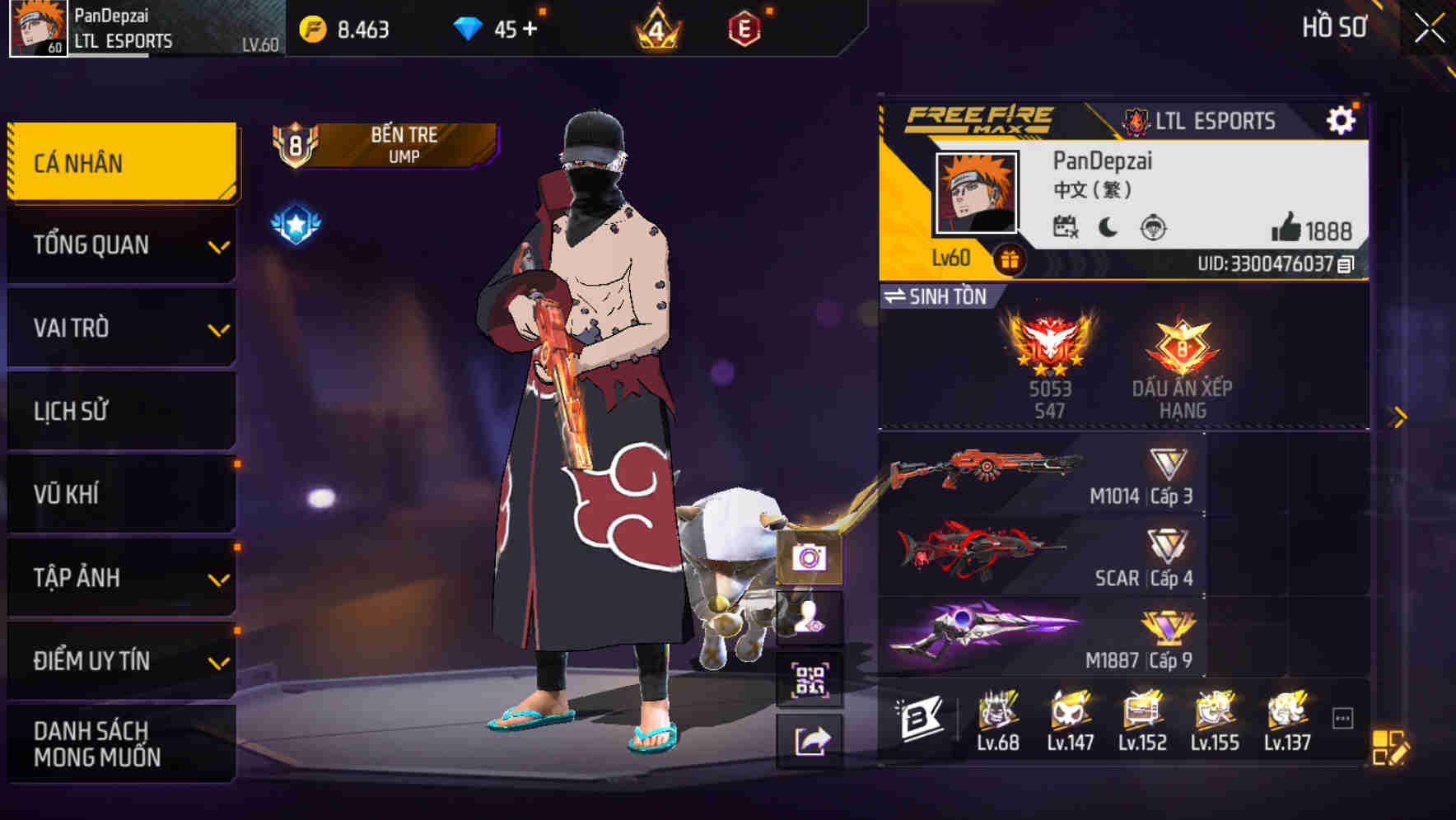
Task: Open profile settings via the gear icon
Action: [1342, 119]
